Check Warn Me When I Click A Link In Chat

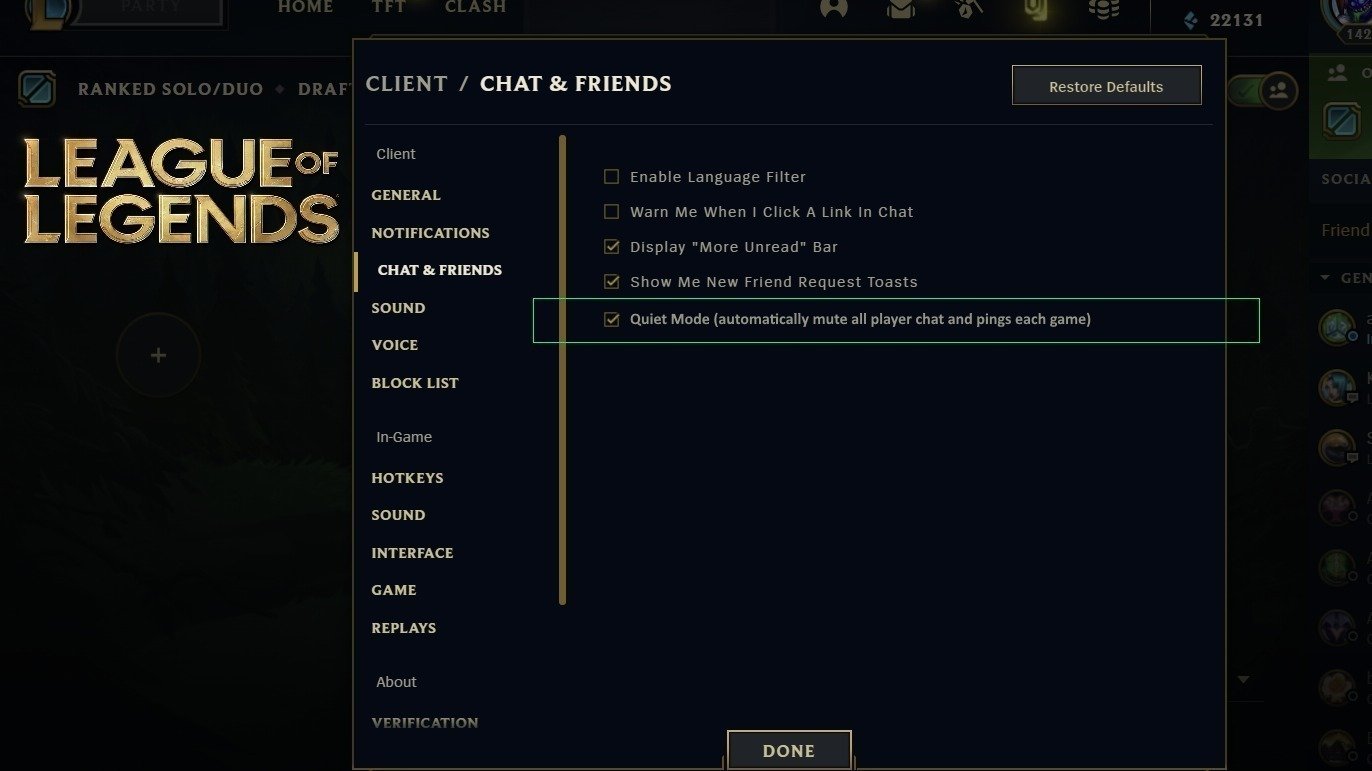[x=611, y=211]
